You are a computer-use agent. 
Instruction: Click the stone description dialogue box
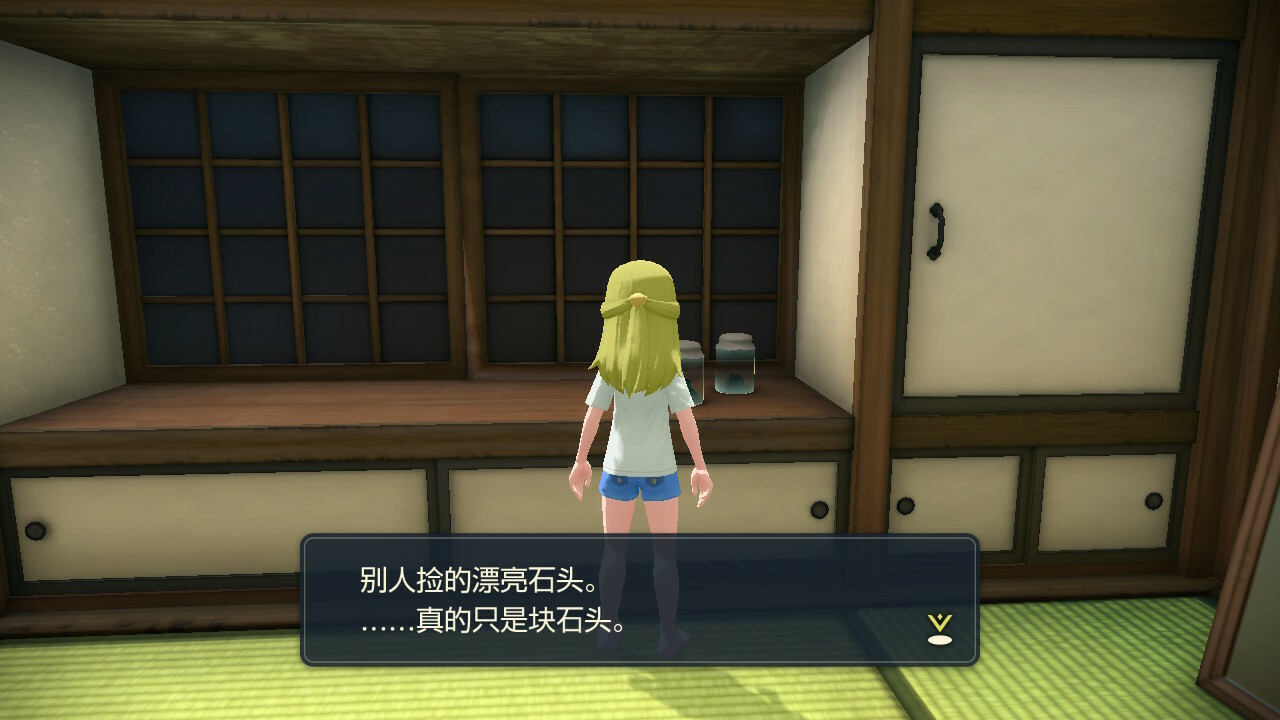[x=639, y=600]
